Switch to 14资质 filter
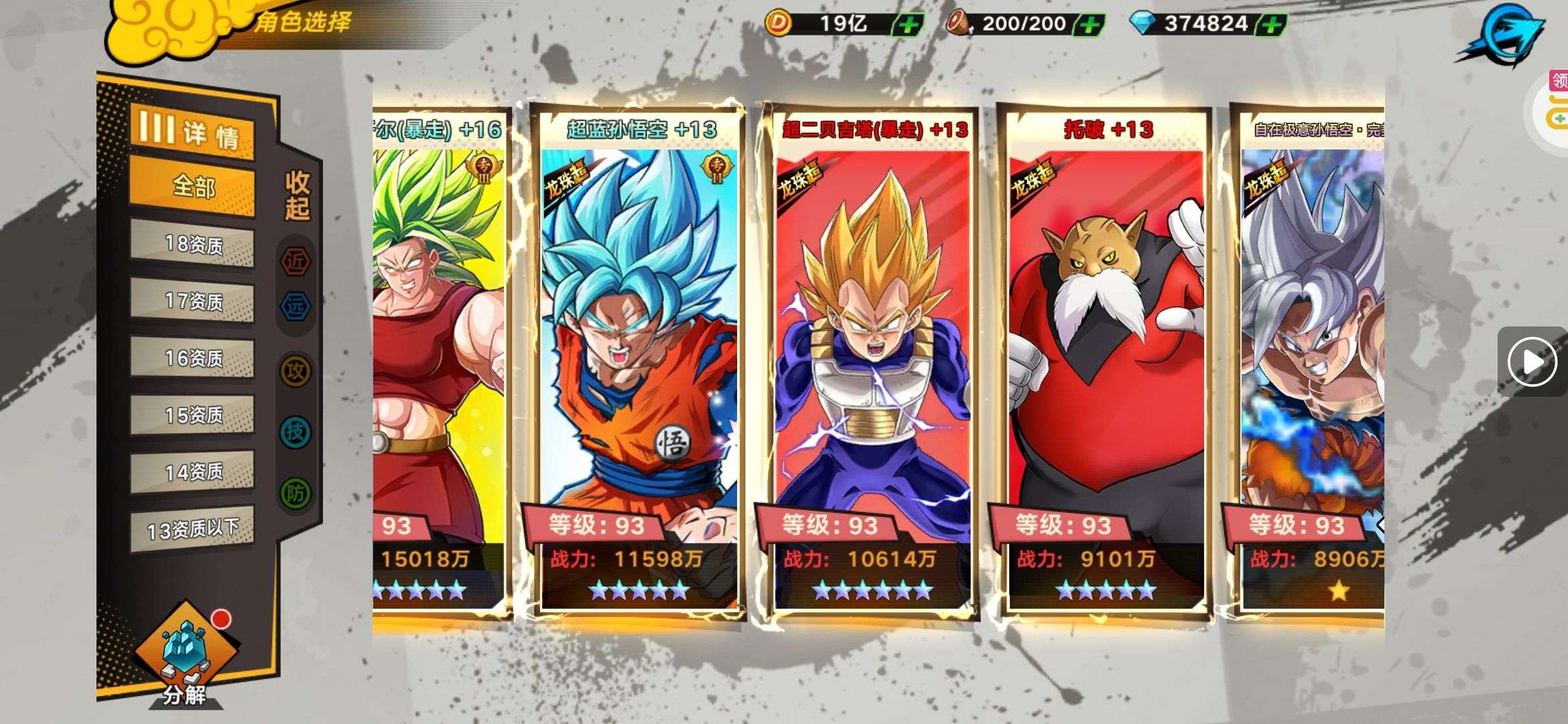Image resolution: width=1568 pixels, height=724 pixels. pos(192,473)
